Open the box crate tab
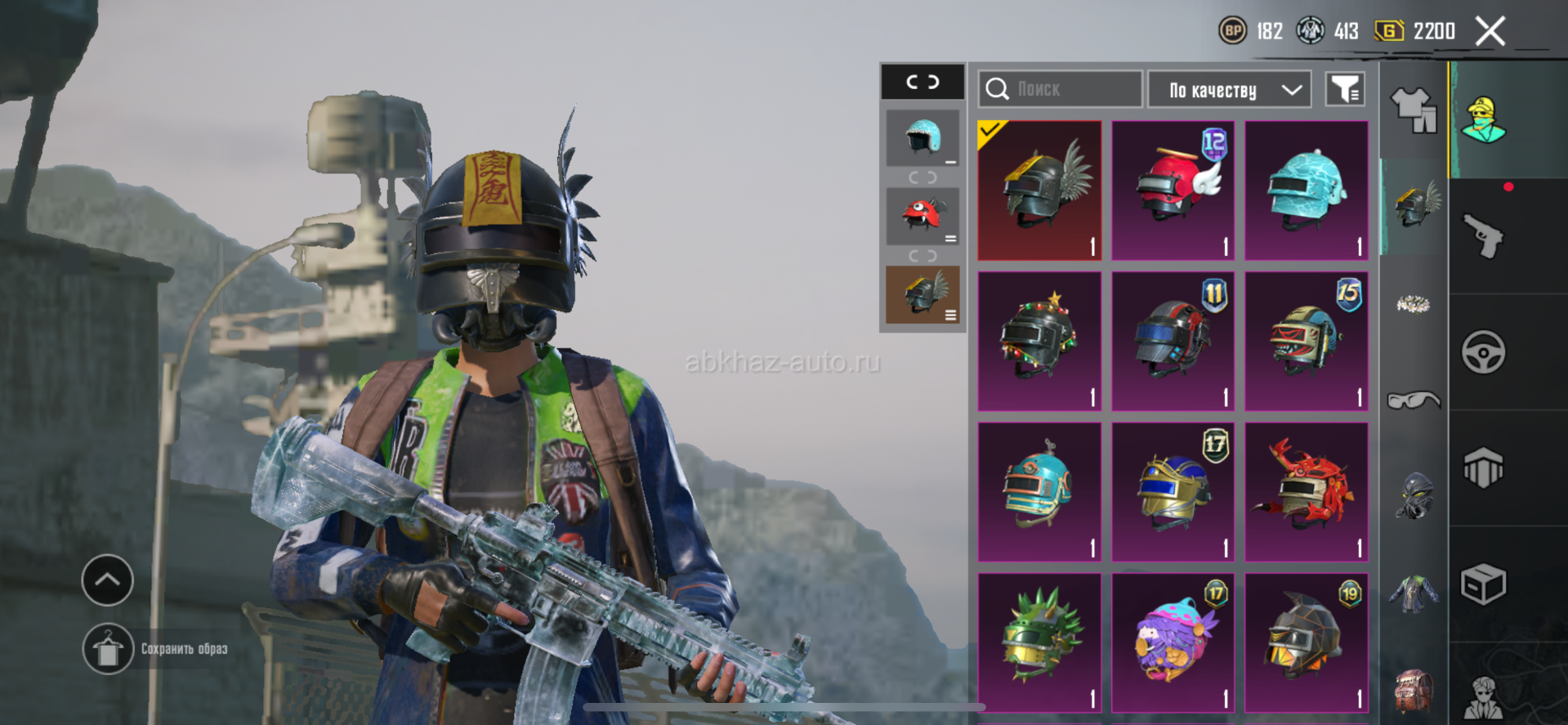 (x=1483, y=584)
